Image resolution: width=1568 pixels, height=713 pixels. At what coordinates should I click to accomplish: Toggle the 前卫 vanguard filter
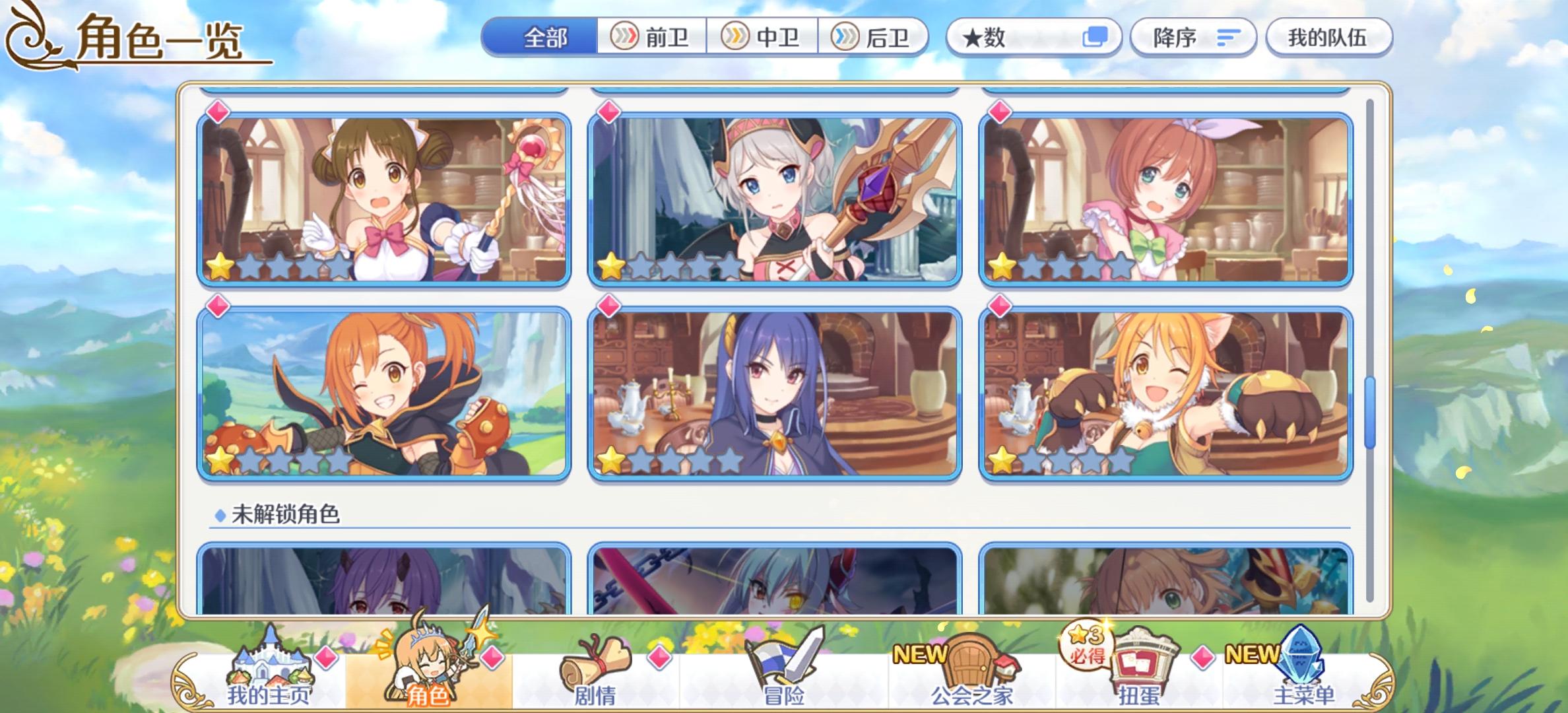[x=649, y=38]
